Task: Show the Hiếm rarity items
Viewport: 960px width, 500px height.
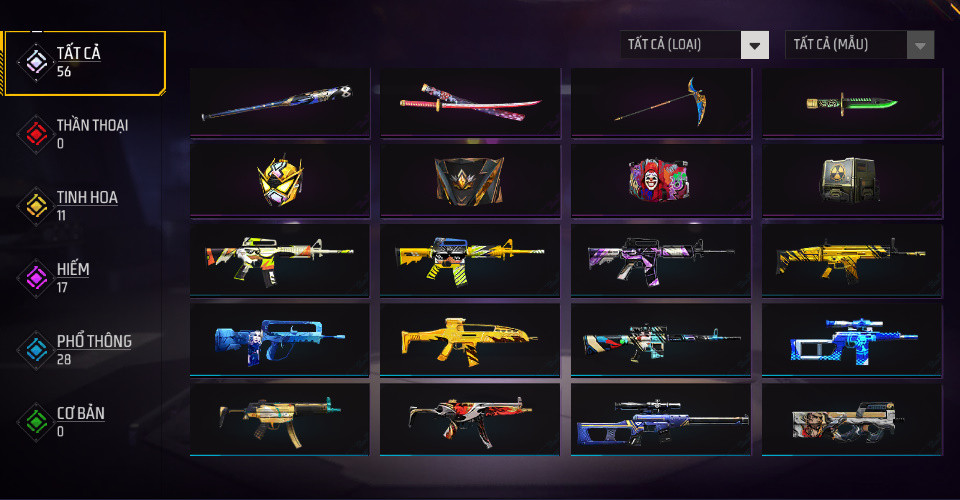Action: point(84,277)
